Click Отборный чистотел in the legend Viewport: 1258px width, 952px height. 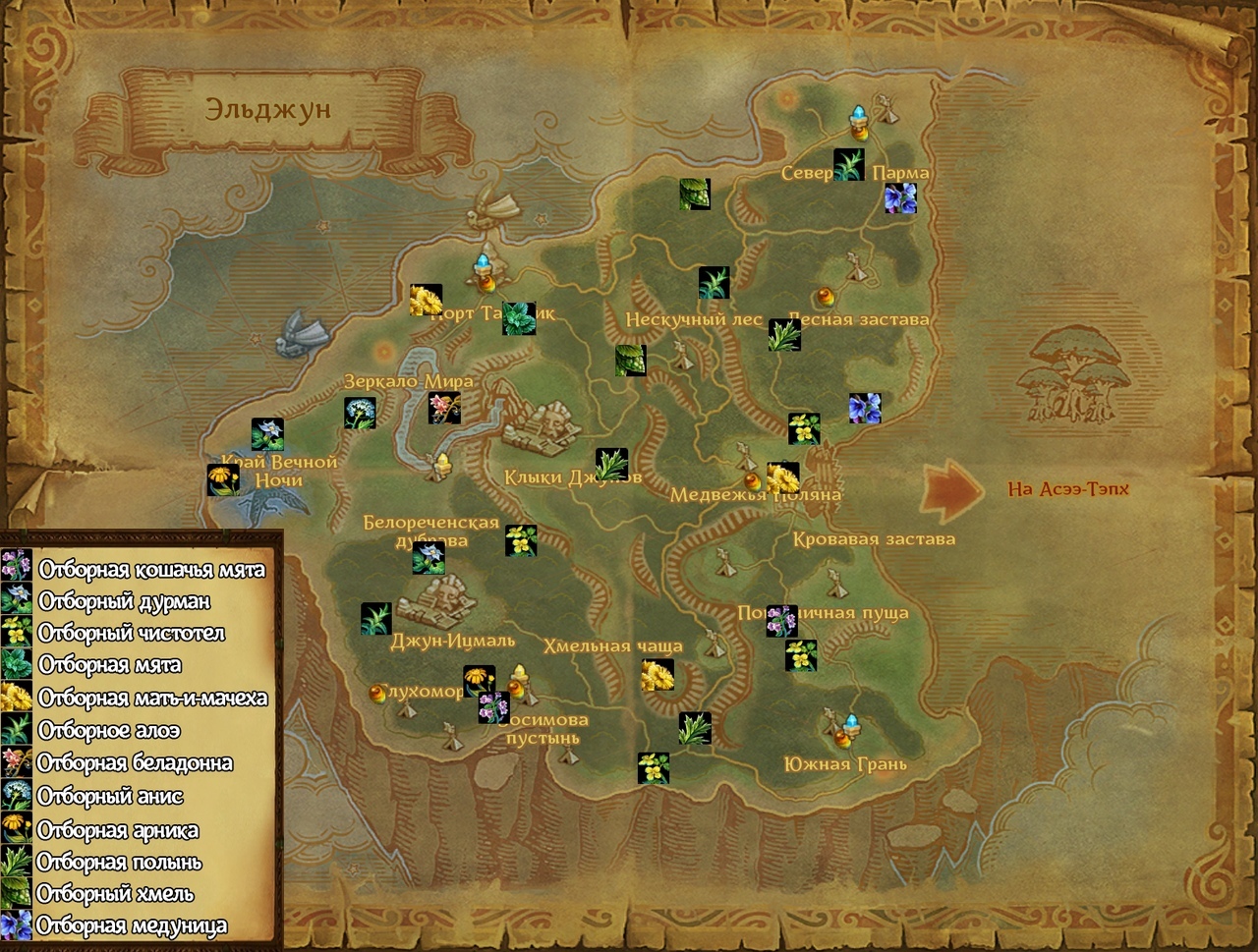tap(131, 634)
